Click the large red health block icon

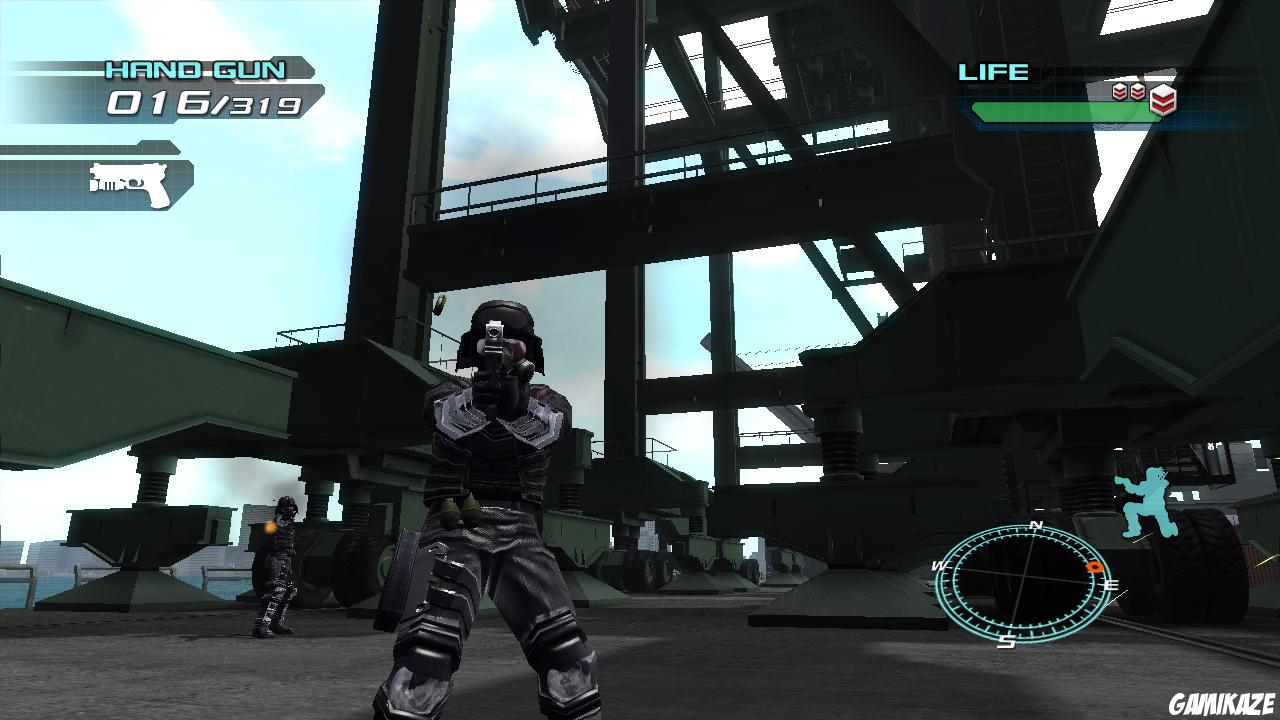(1162, 97)
